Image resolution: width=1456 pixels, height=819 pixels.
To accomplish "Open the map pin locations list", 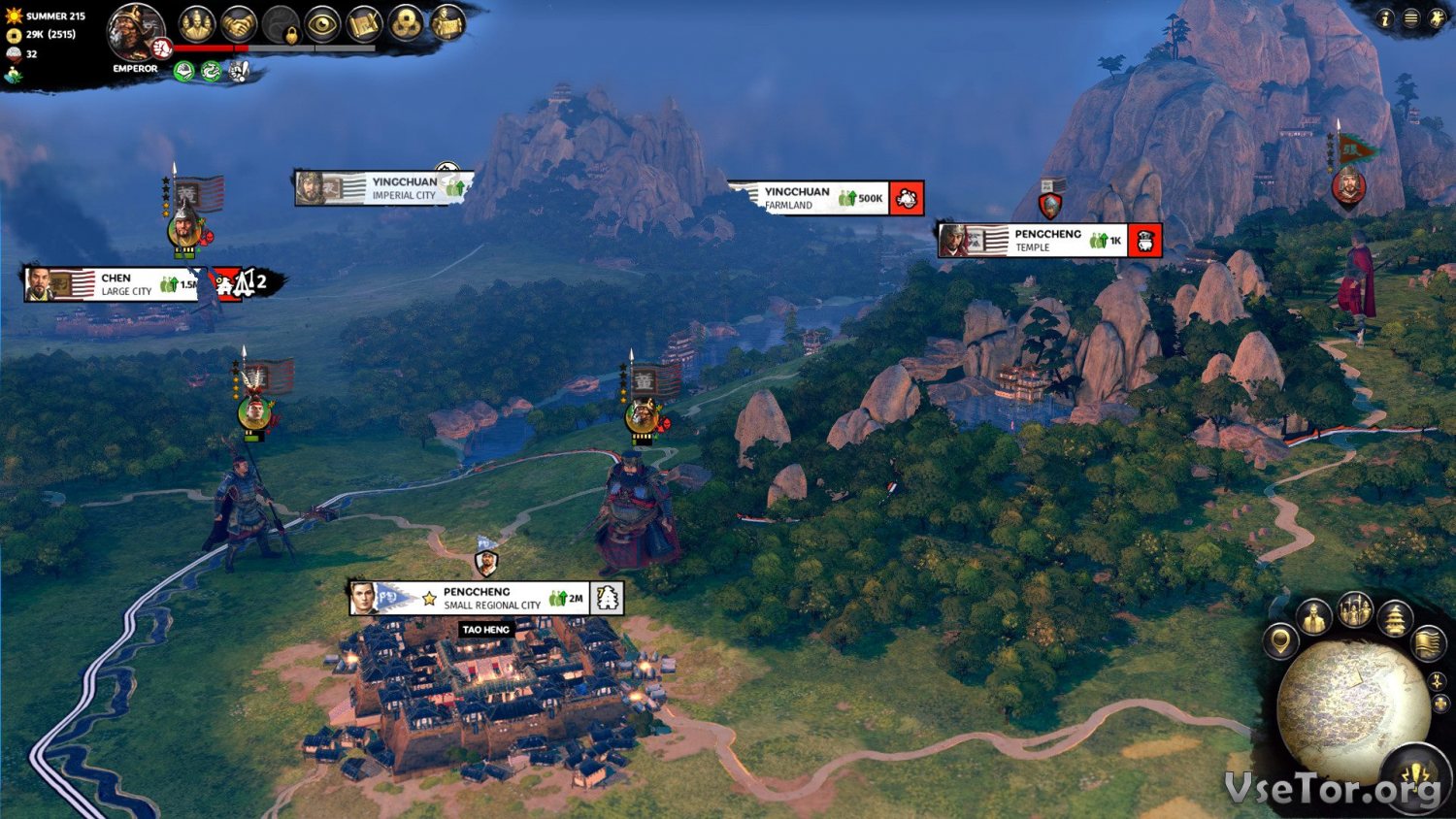I will coord(1280,641).
